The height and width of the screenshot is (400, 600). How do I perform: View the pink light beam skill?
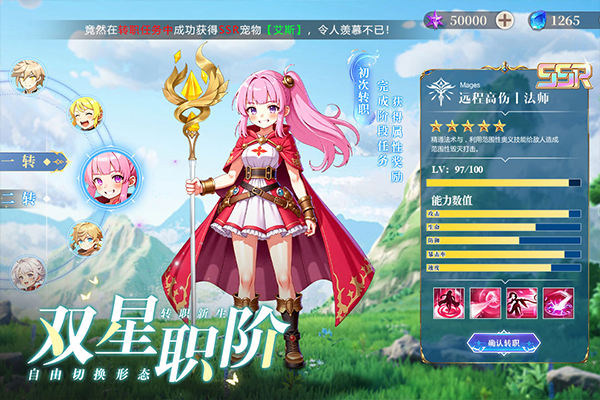[483, 302]
